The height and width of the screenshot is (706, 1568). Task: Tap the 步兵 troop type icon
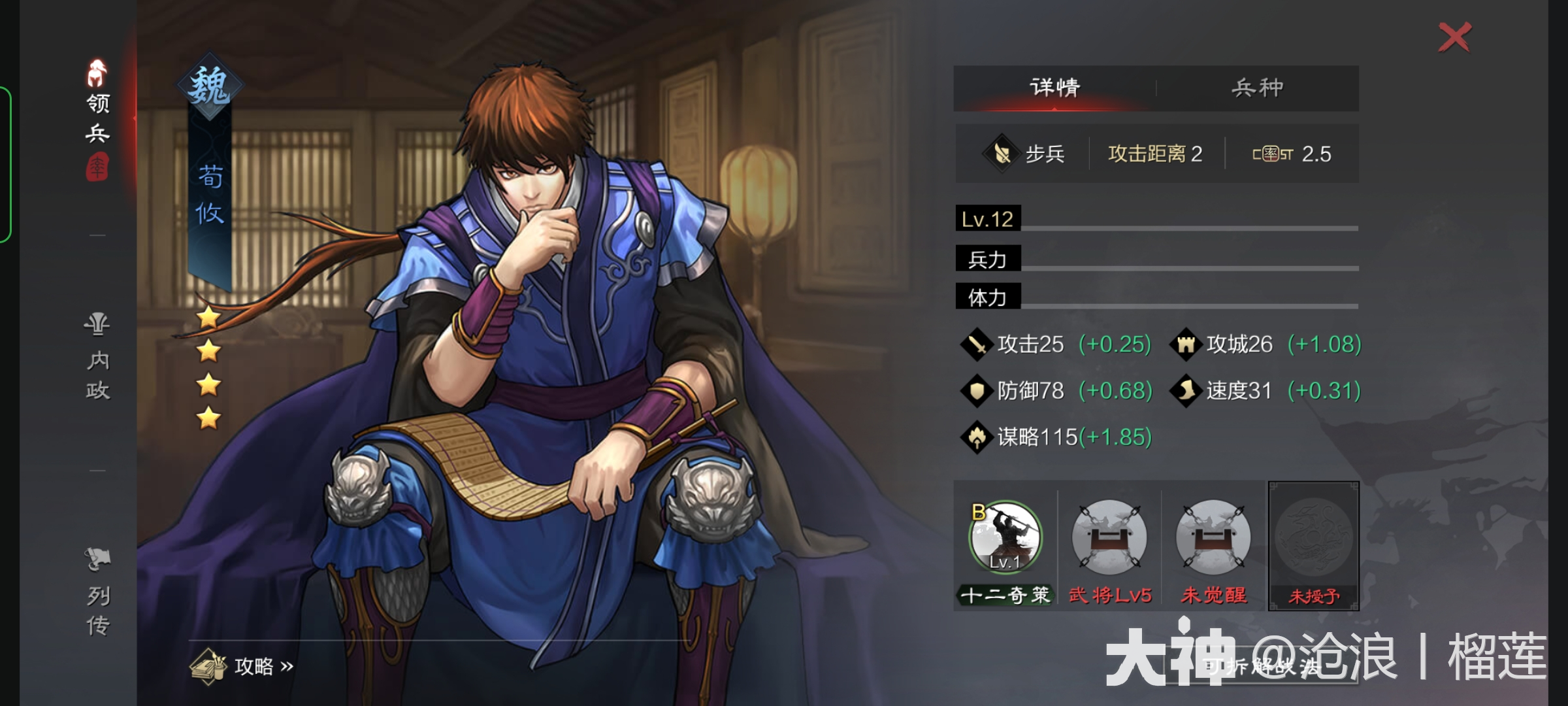(x=1002, y=154)
